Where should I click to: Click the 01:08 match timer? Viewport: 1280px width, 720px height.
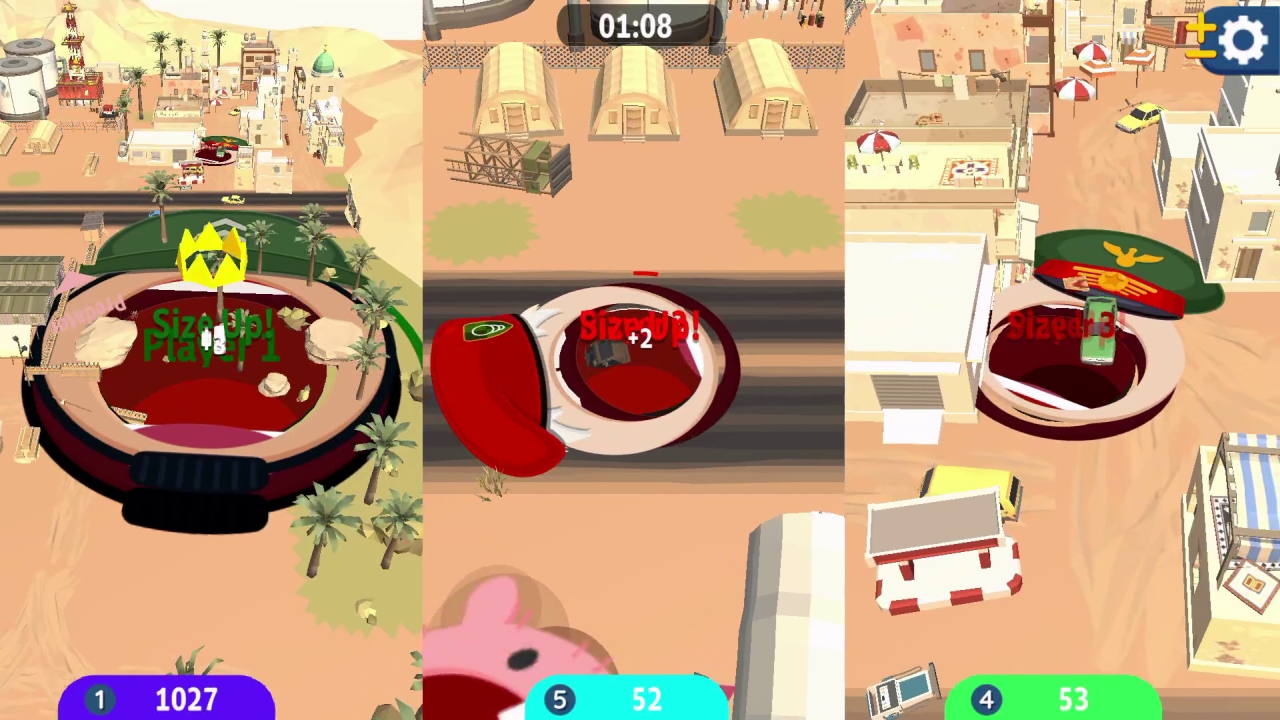pyautogui.click(x=636, y=26)
